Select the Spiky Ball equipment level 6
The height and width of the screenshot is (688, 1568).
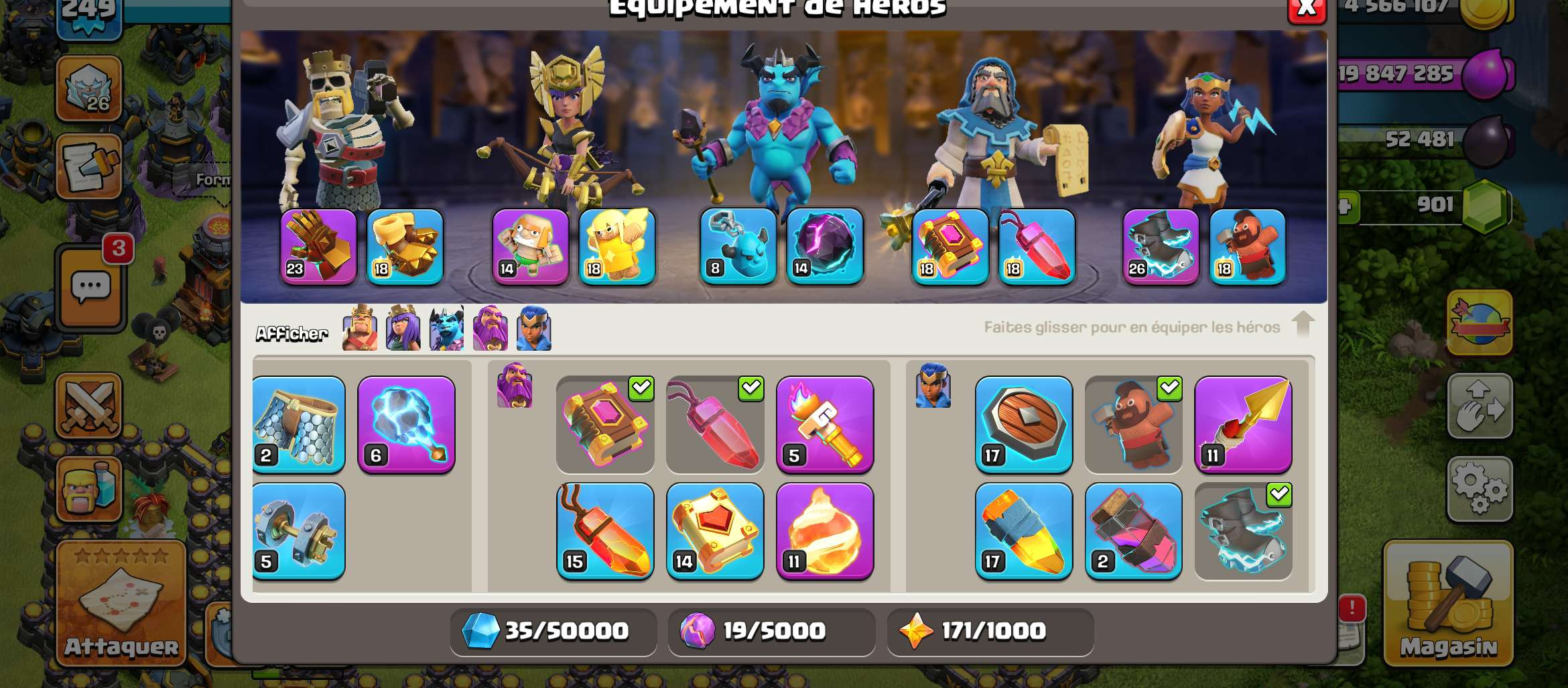407,426
